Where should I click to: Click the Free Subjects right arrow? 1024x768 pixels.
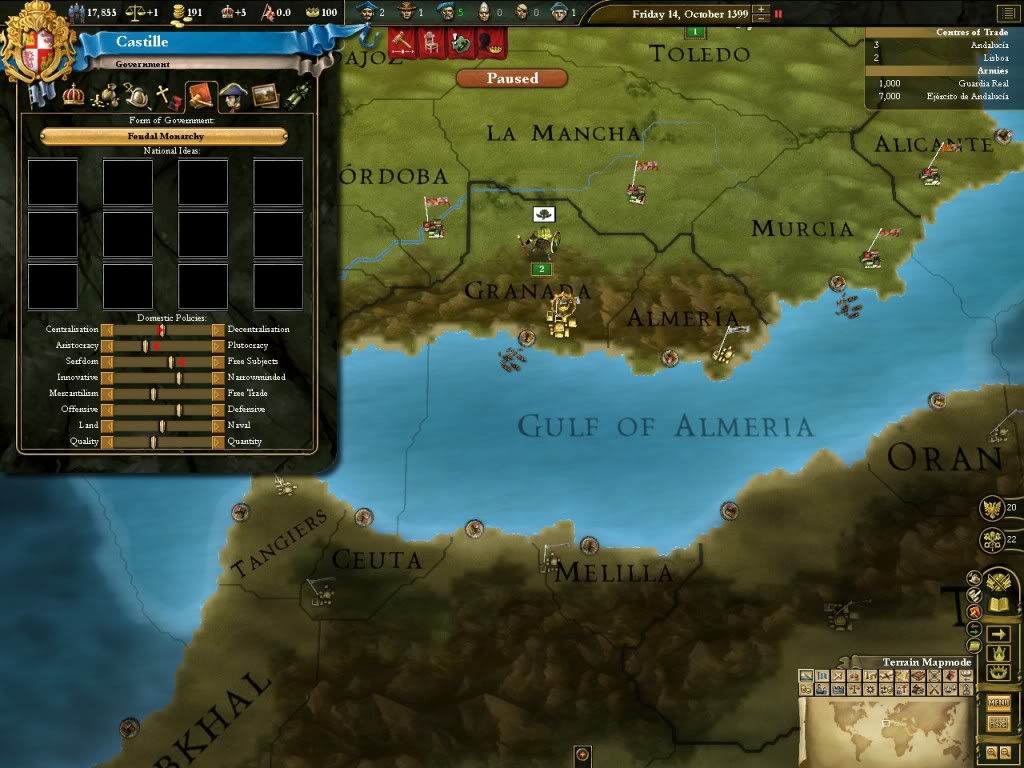point(218,361)
